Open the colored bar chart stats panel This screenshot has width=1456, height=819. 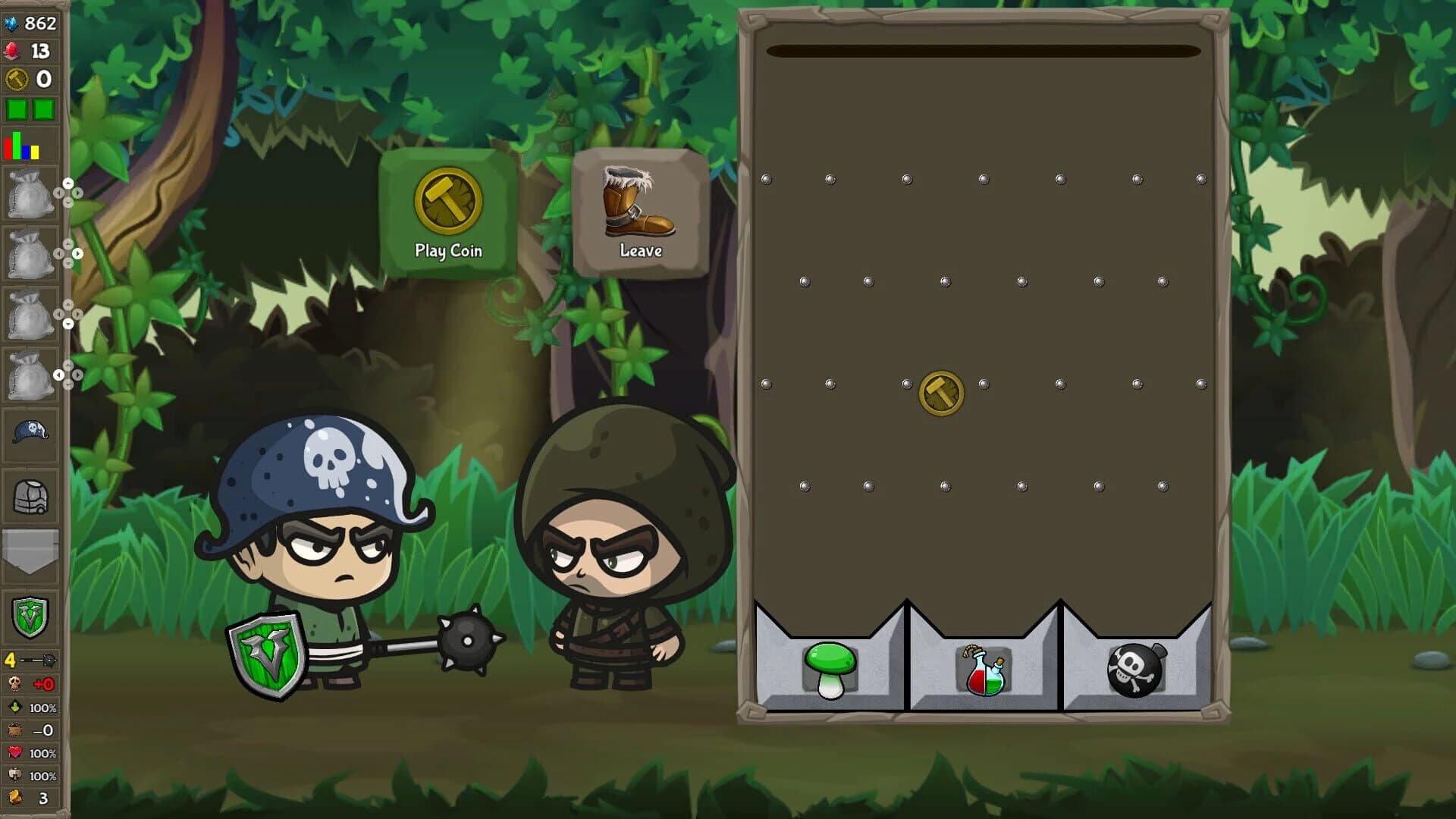20,144
